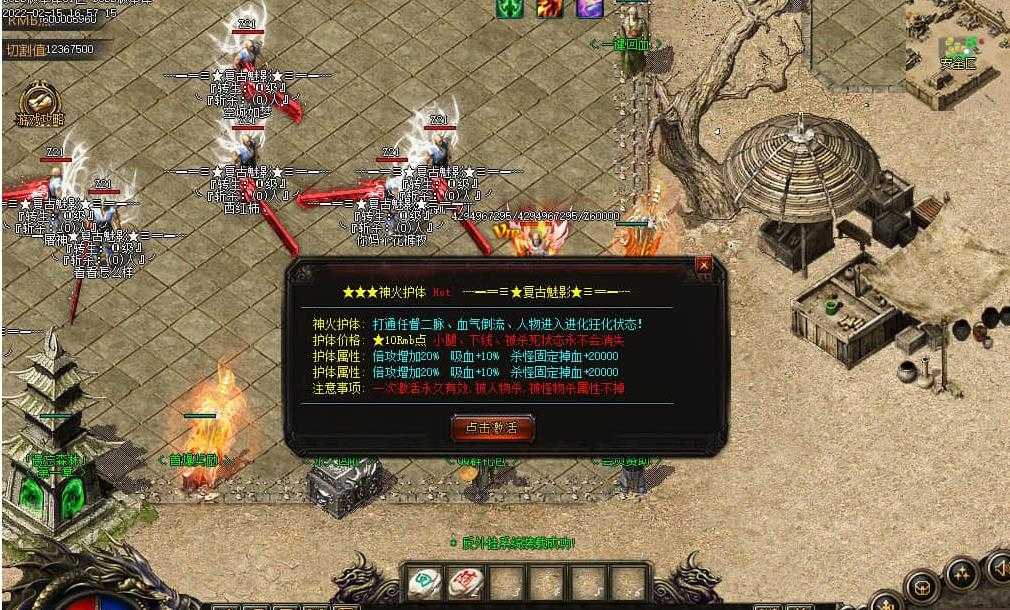
Task: Click the round button with three figures
Action: point(961,573)
